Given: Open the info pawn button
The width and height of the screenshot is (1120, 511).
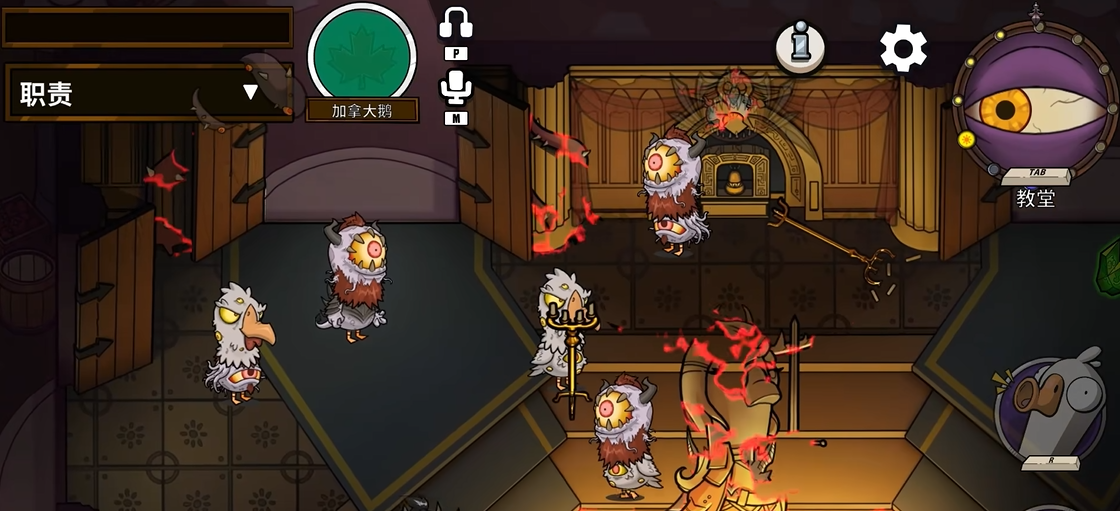Looking at the screenshot, I should (x=800, y=47).
